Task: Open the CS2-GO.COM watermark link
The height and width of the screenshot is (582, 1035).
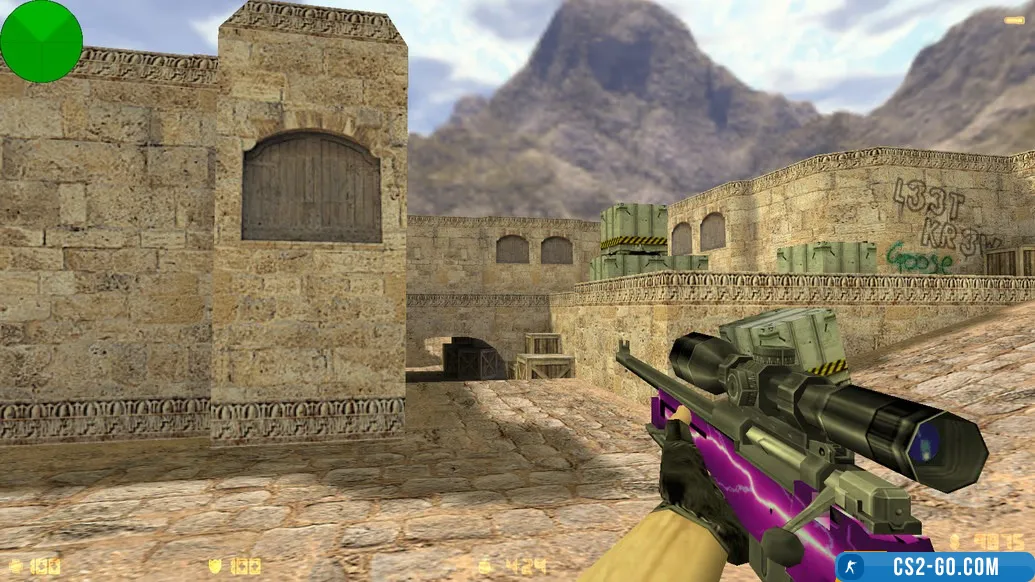Action: click(934, 567)
